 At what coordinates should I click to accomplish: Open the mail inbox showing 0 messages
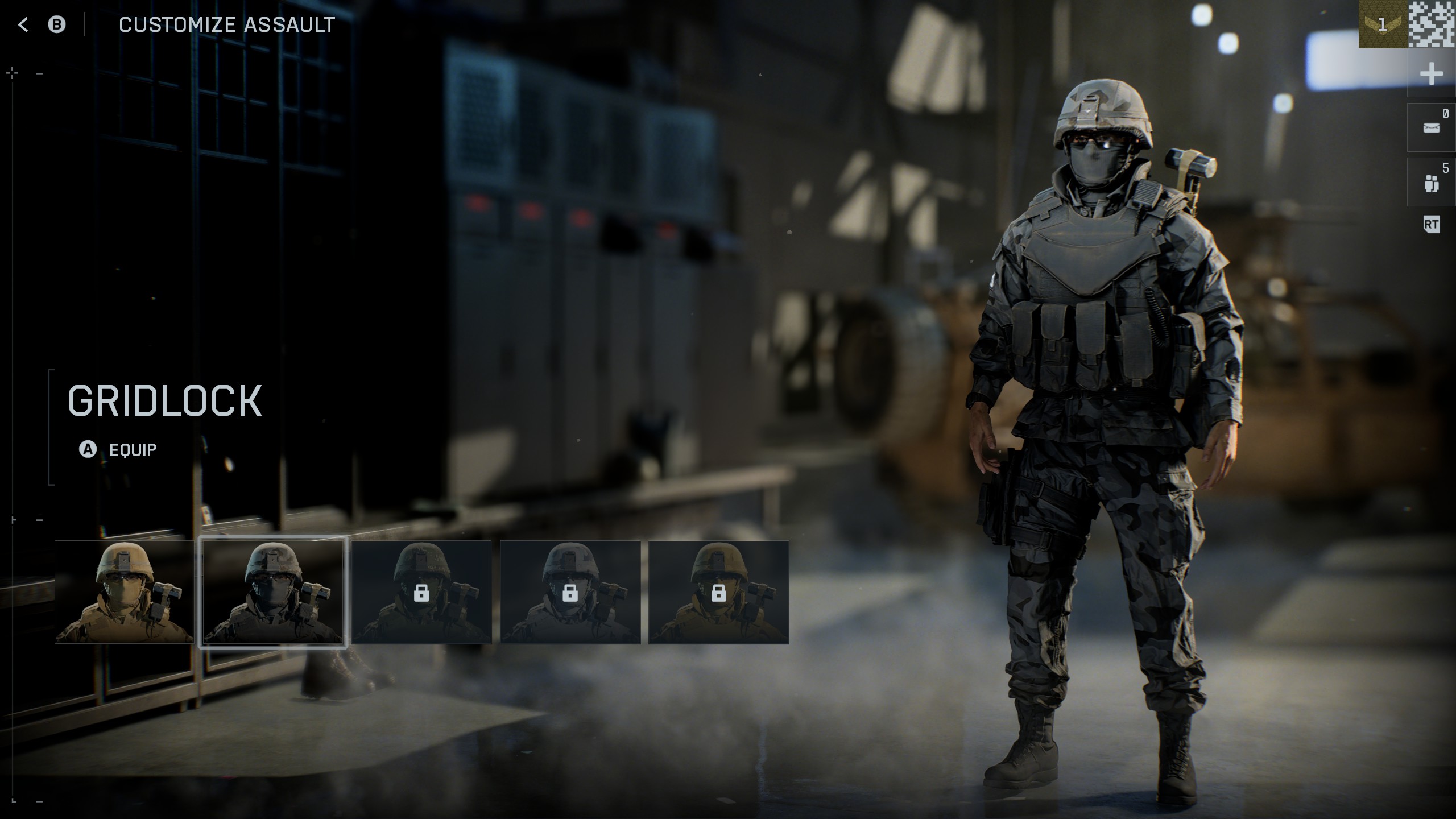1432,127
